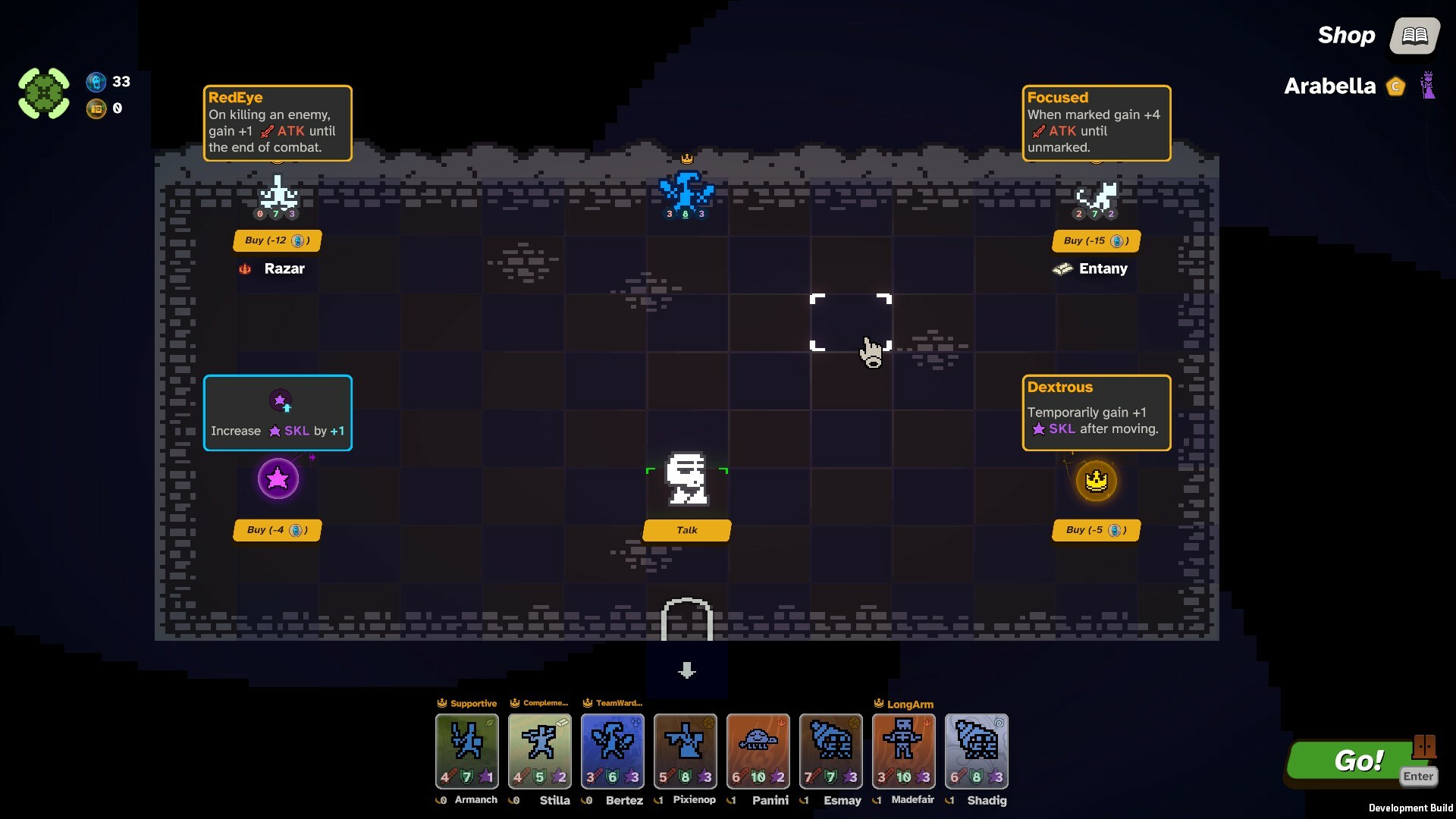Select the Armanch card
Viewport: 1456px width, 819px height.
tap(466, 751)
